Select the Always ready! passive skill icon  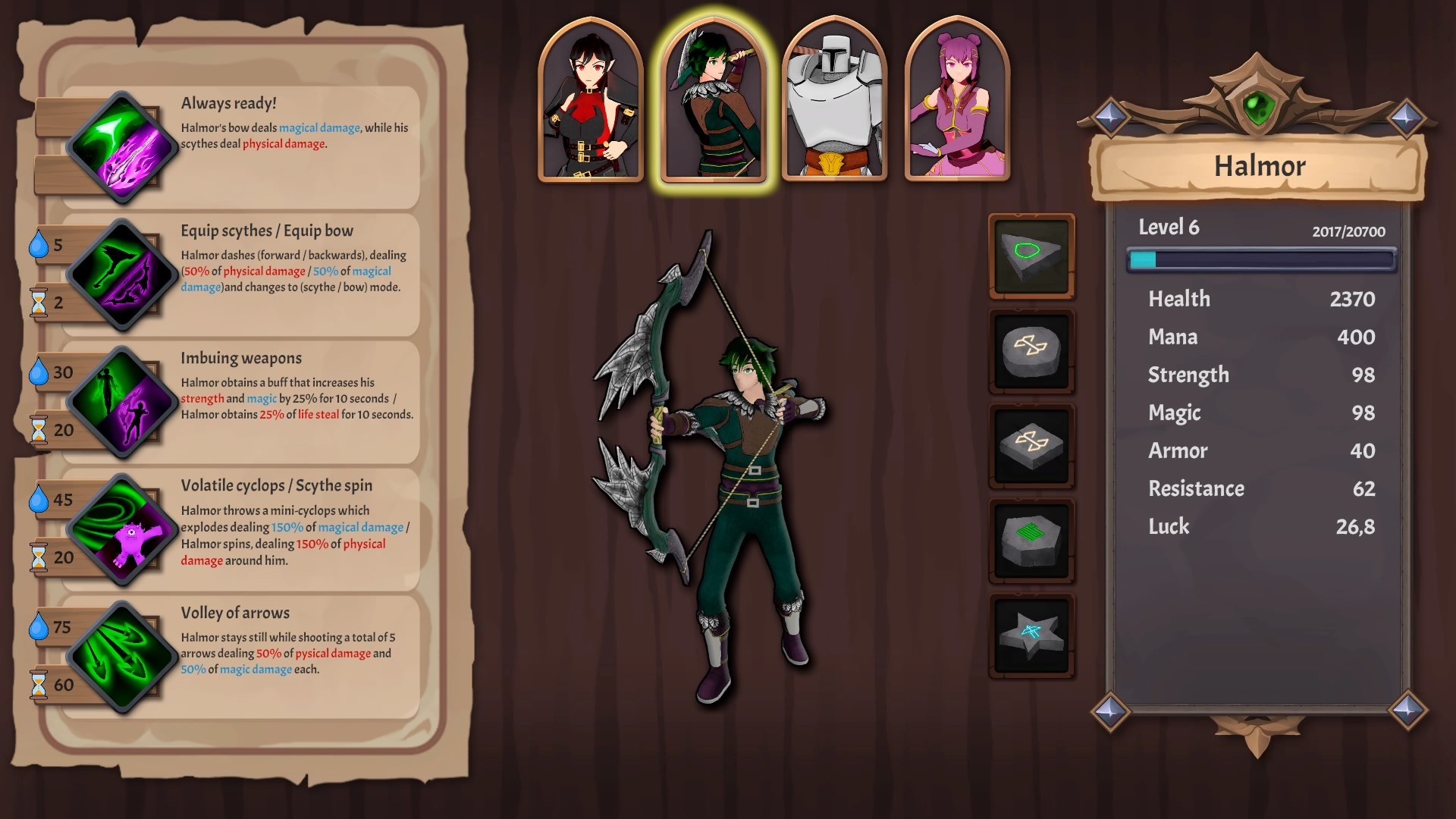click(x=121, y=148)
